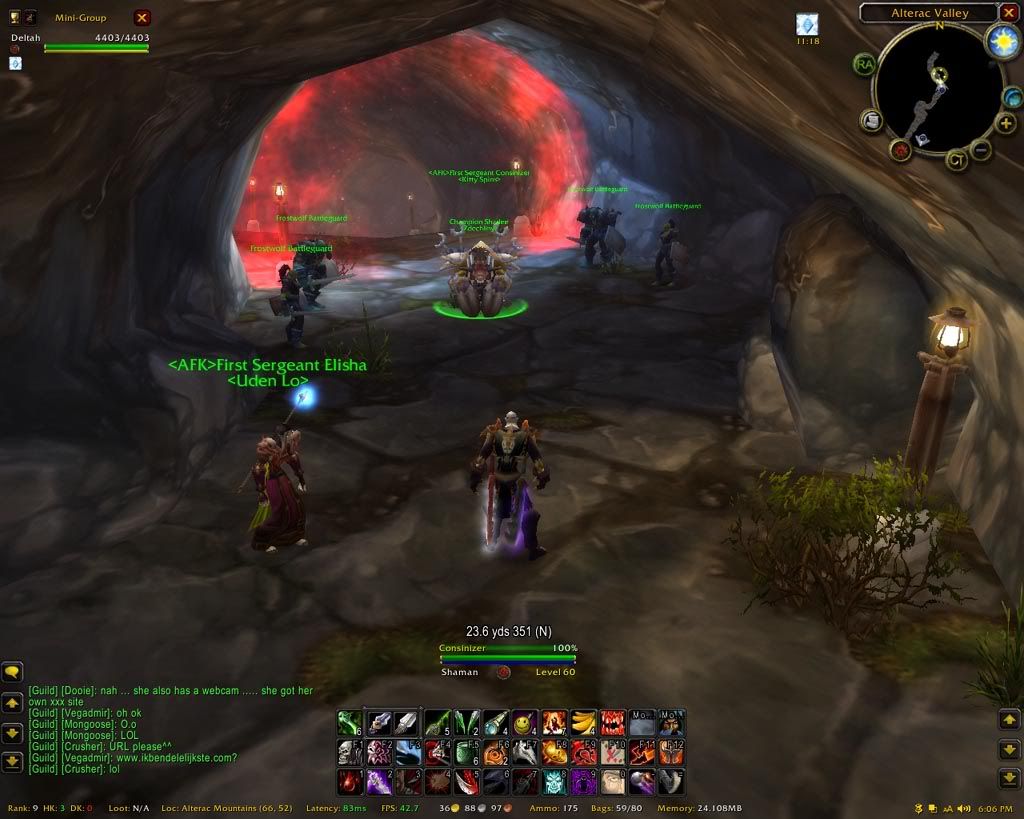Close the Mini-Group frame
Image resolution: width=1024 pixels, height=819 pixels.
coord(142,17)
